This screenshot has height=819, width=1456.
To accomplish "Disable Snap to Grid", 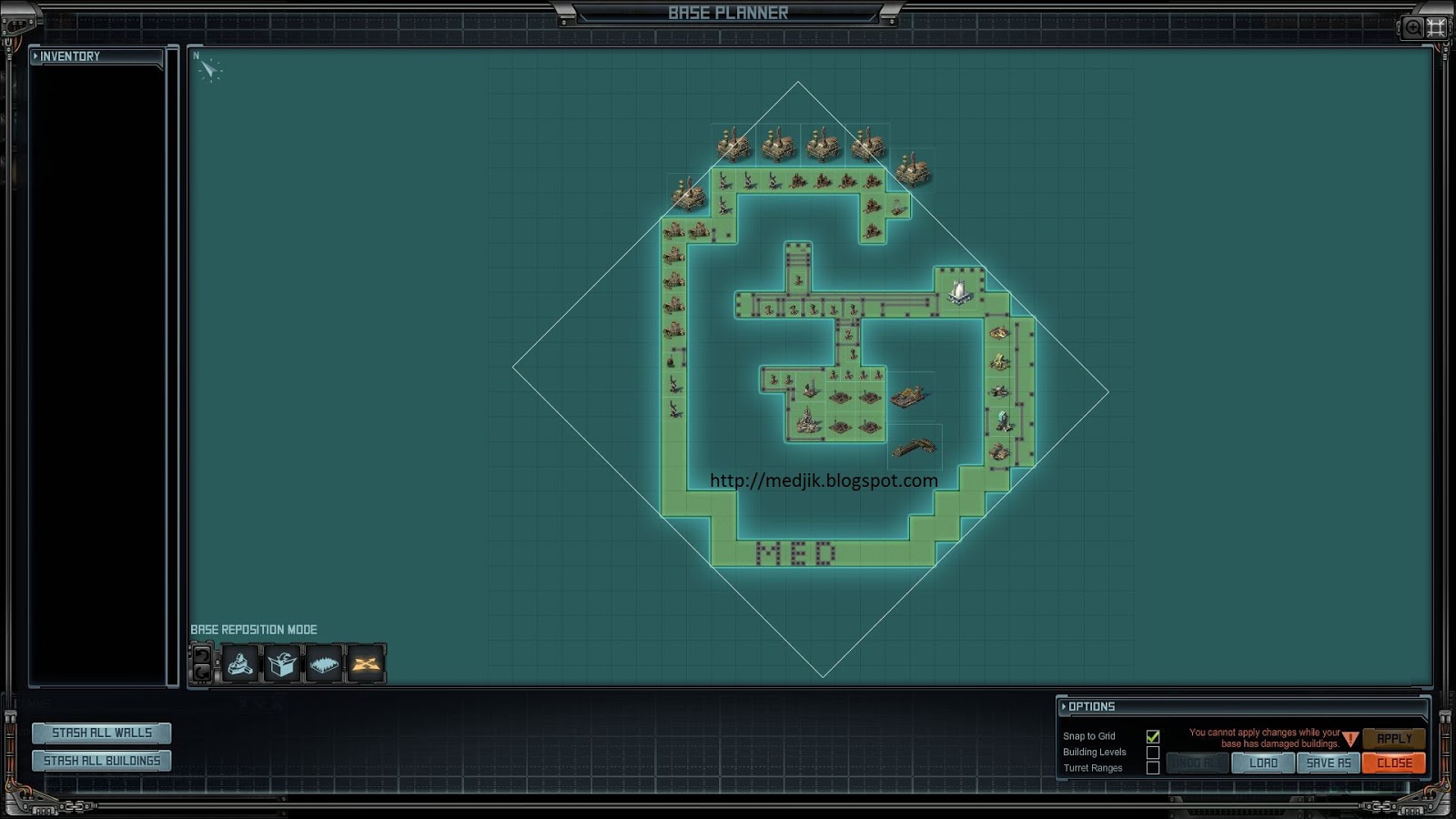I will (x=1154, y=737).
